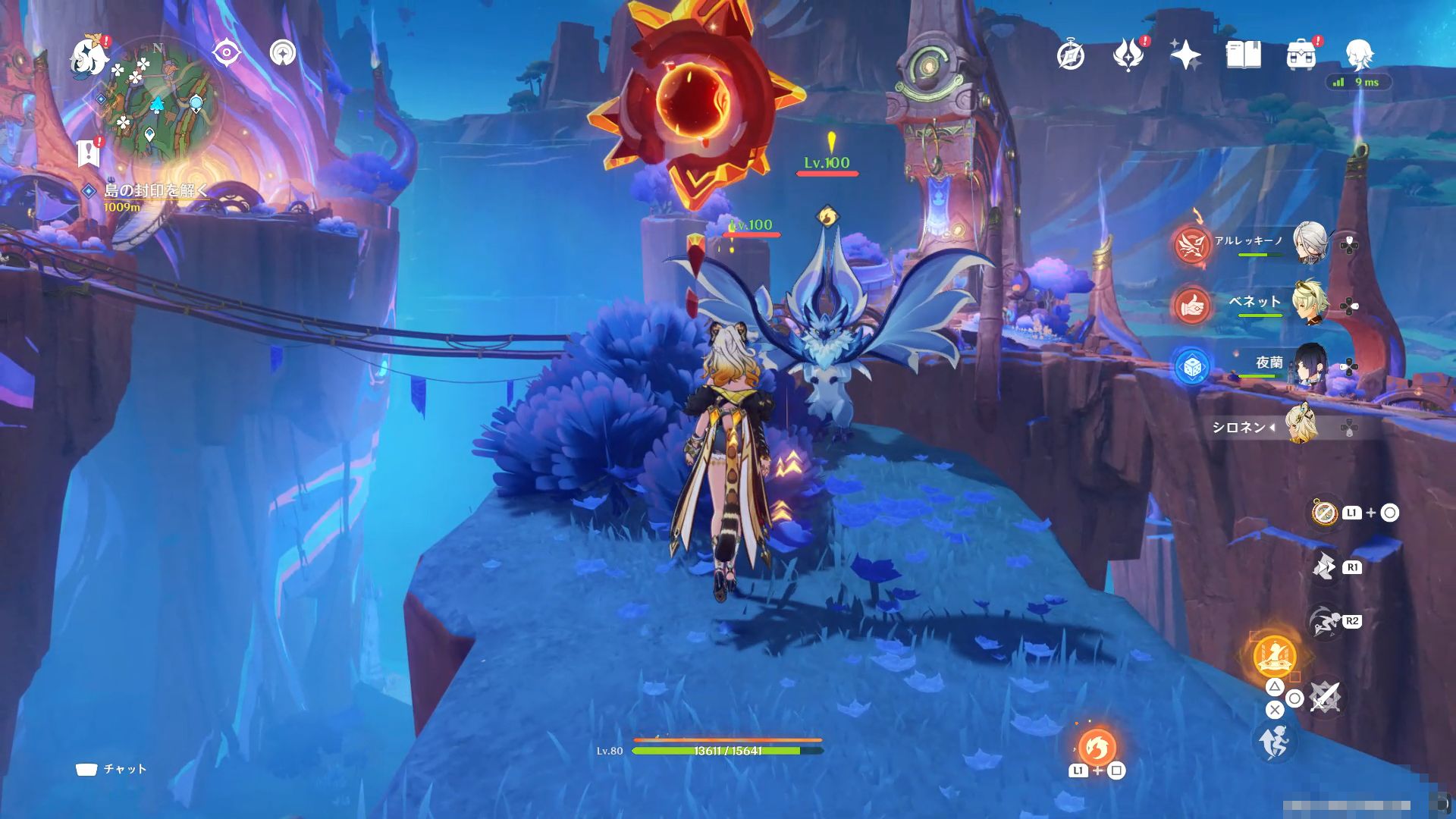Image resolution: width=1456 pixels, height=819 pixels.
Task: Open the character profile head icon
Action: 1358,55
